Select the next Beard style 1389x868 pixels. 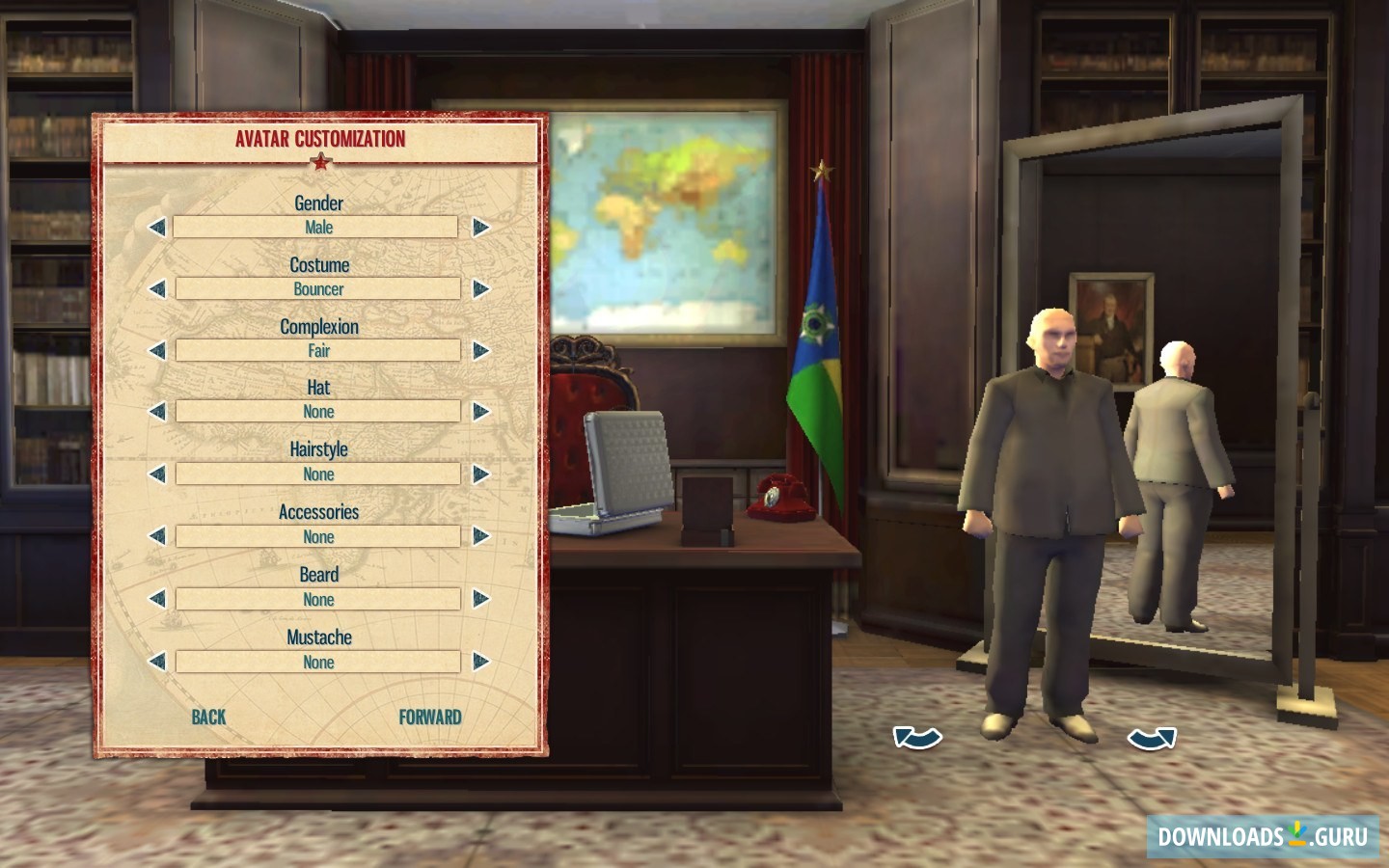point(478,599)
